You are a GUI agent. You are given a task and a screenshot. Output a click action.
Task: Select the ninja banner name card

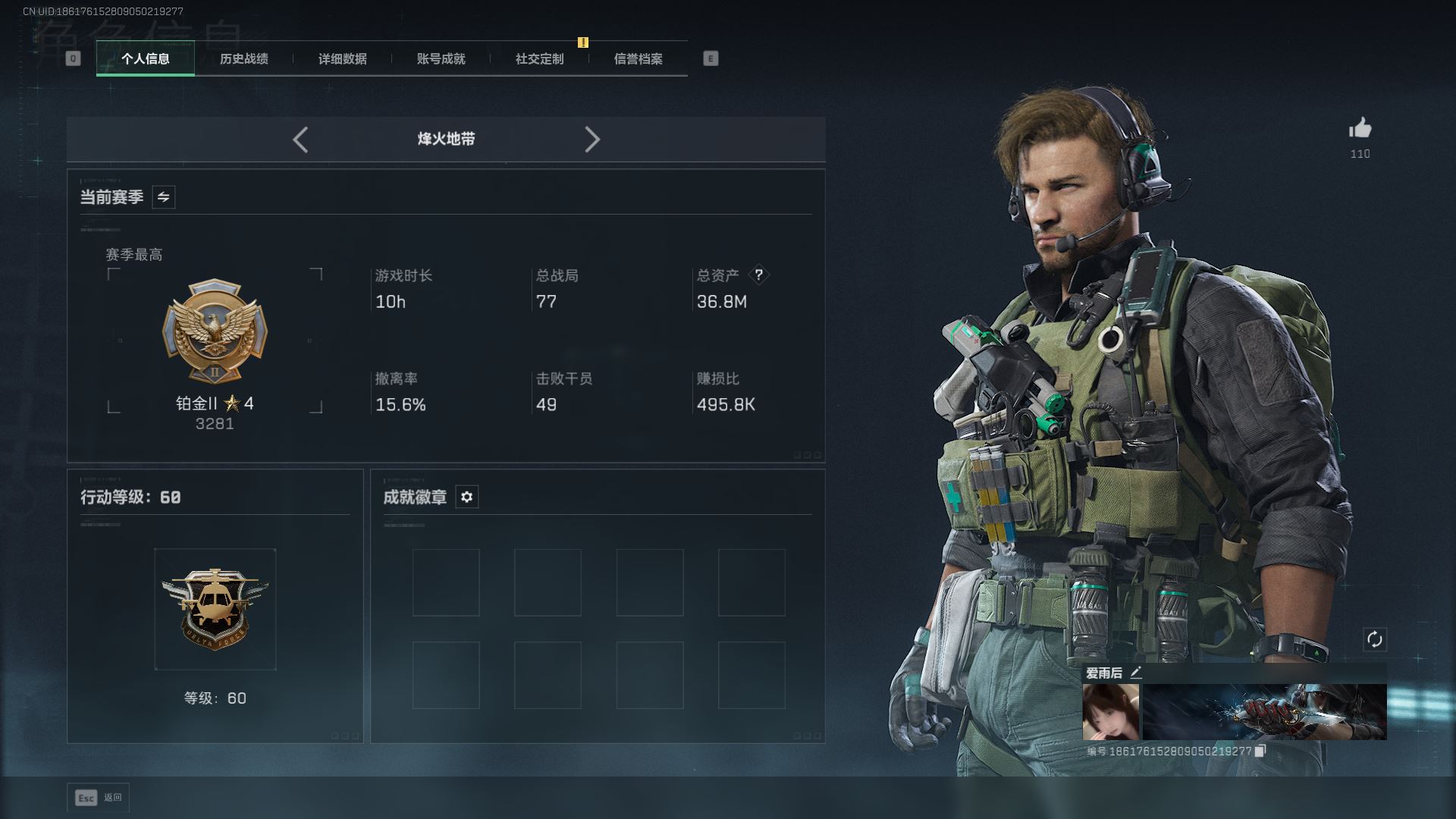click(x=1264, y=711)
